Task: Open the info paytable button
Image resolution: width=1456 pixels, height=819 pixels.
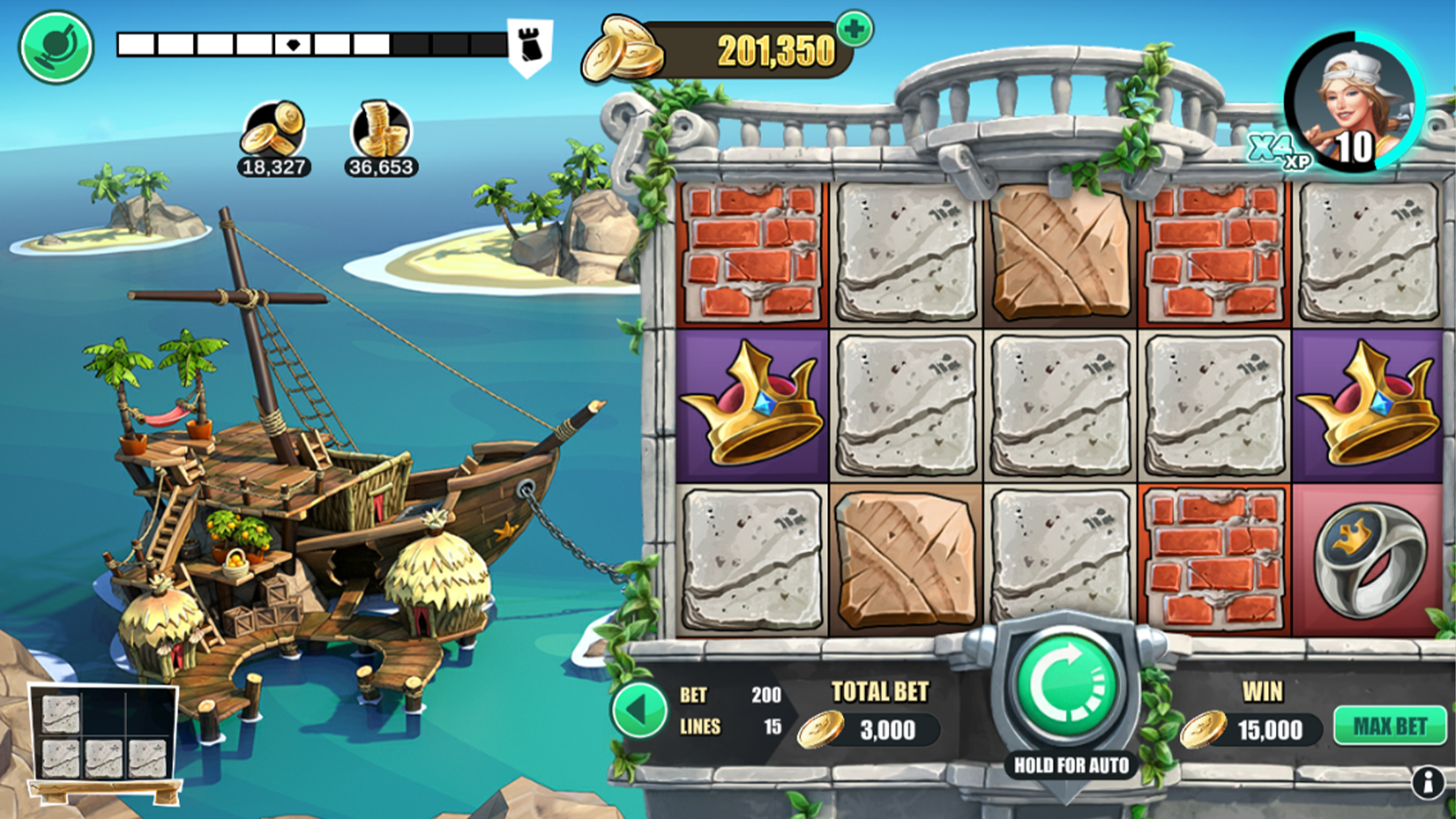Action: [1428, 783]
